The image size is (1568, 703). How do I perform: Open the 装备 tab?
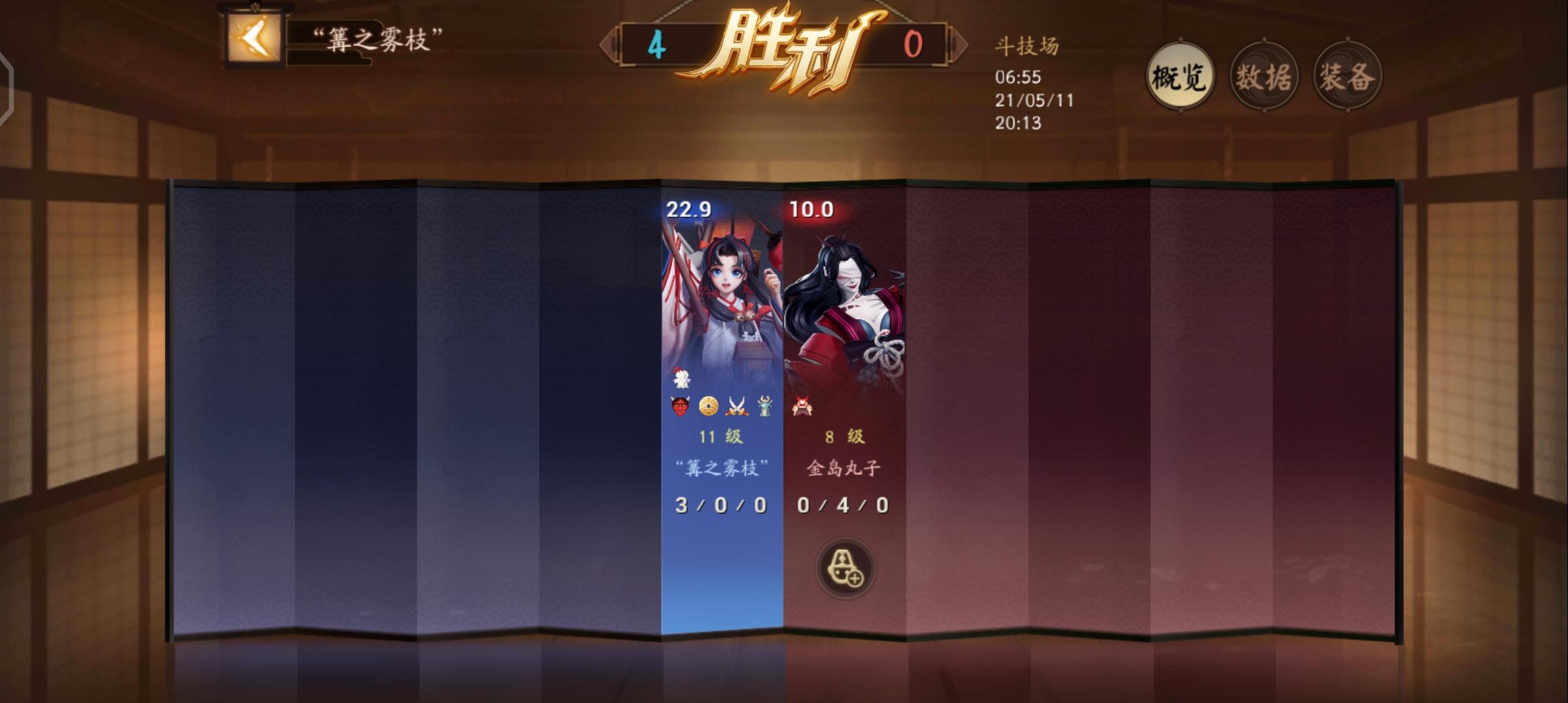[x=1348, y=75]
